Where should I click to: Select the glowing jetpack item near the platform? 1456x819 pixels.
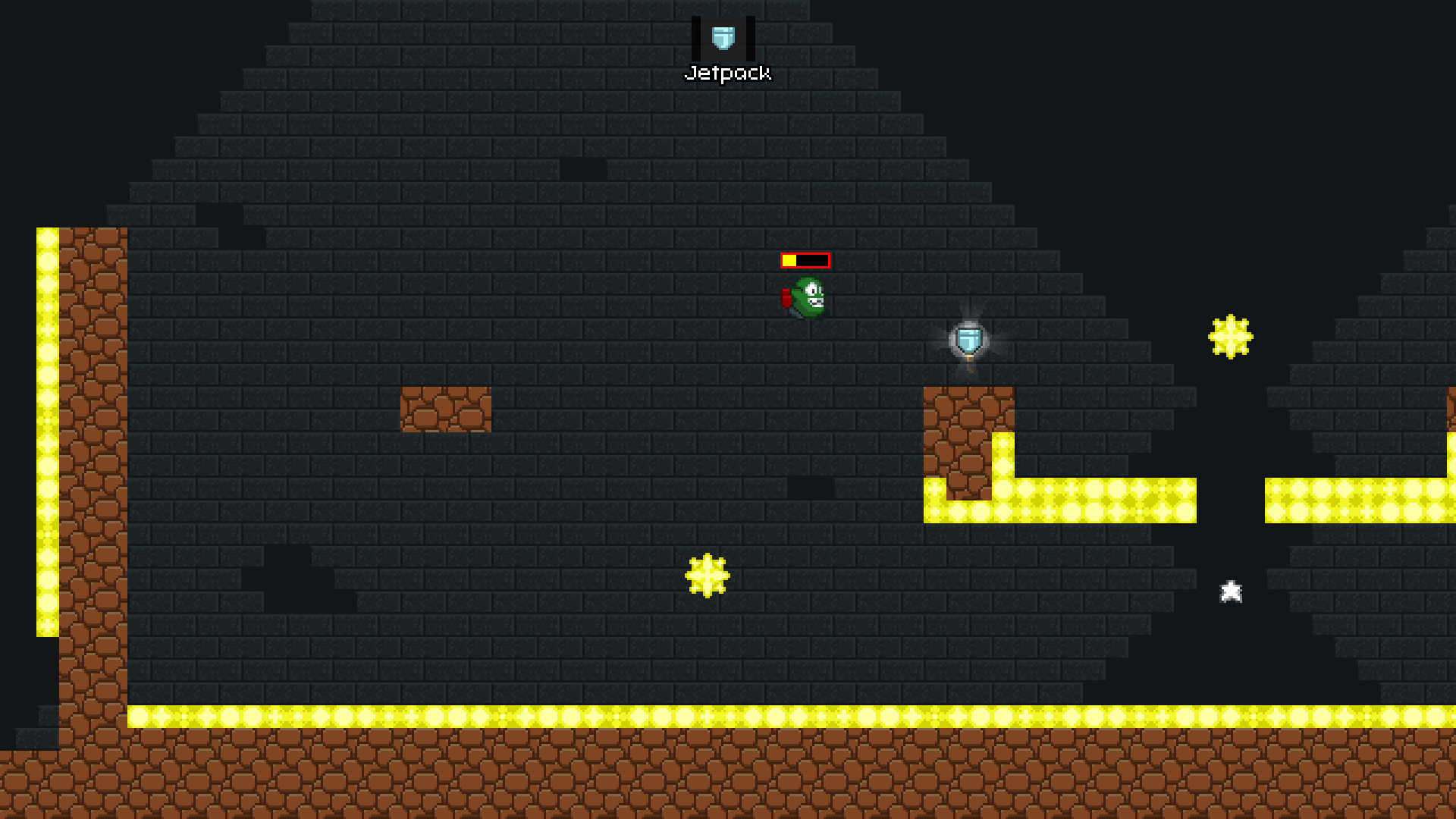[968, 339]
